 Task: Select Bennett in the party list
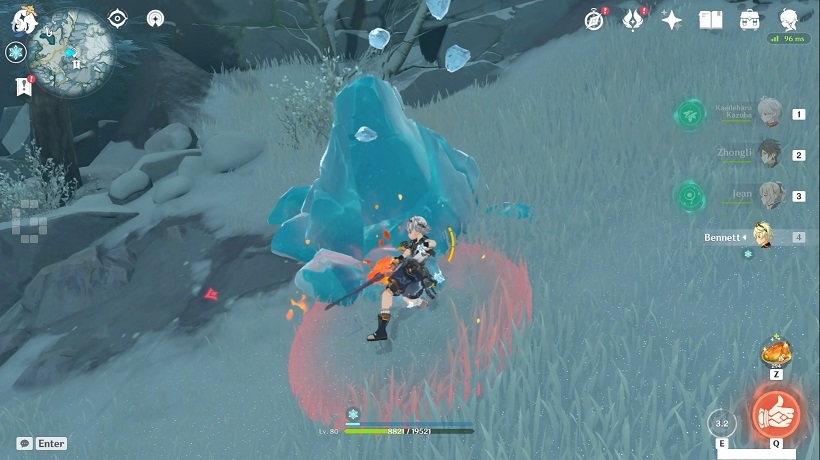pos(766,236)
